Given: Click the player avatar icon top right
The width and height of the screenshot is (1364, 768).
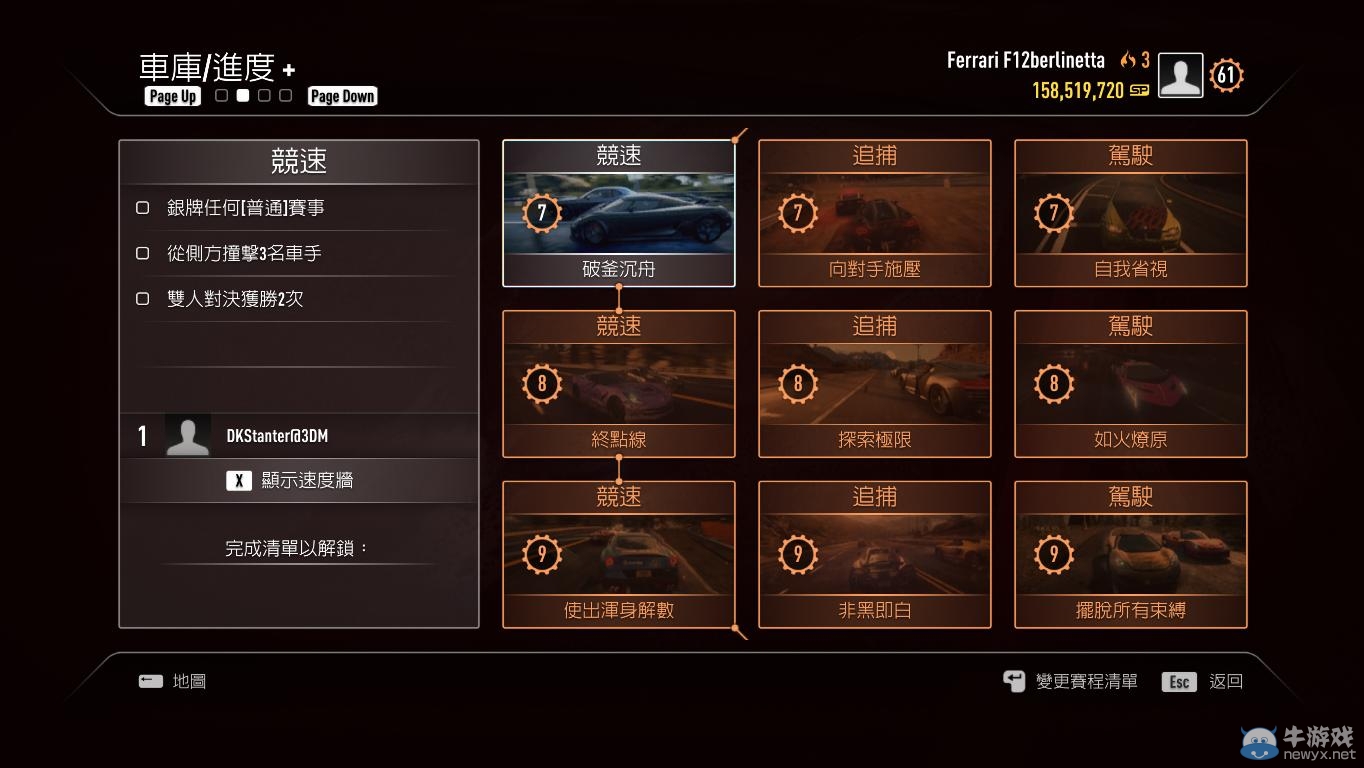Looking at the screenshot, I should coord(1179,74).
